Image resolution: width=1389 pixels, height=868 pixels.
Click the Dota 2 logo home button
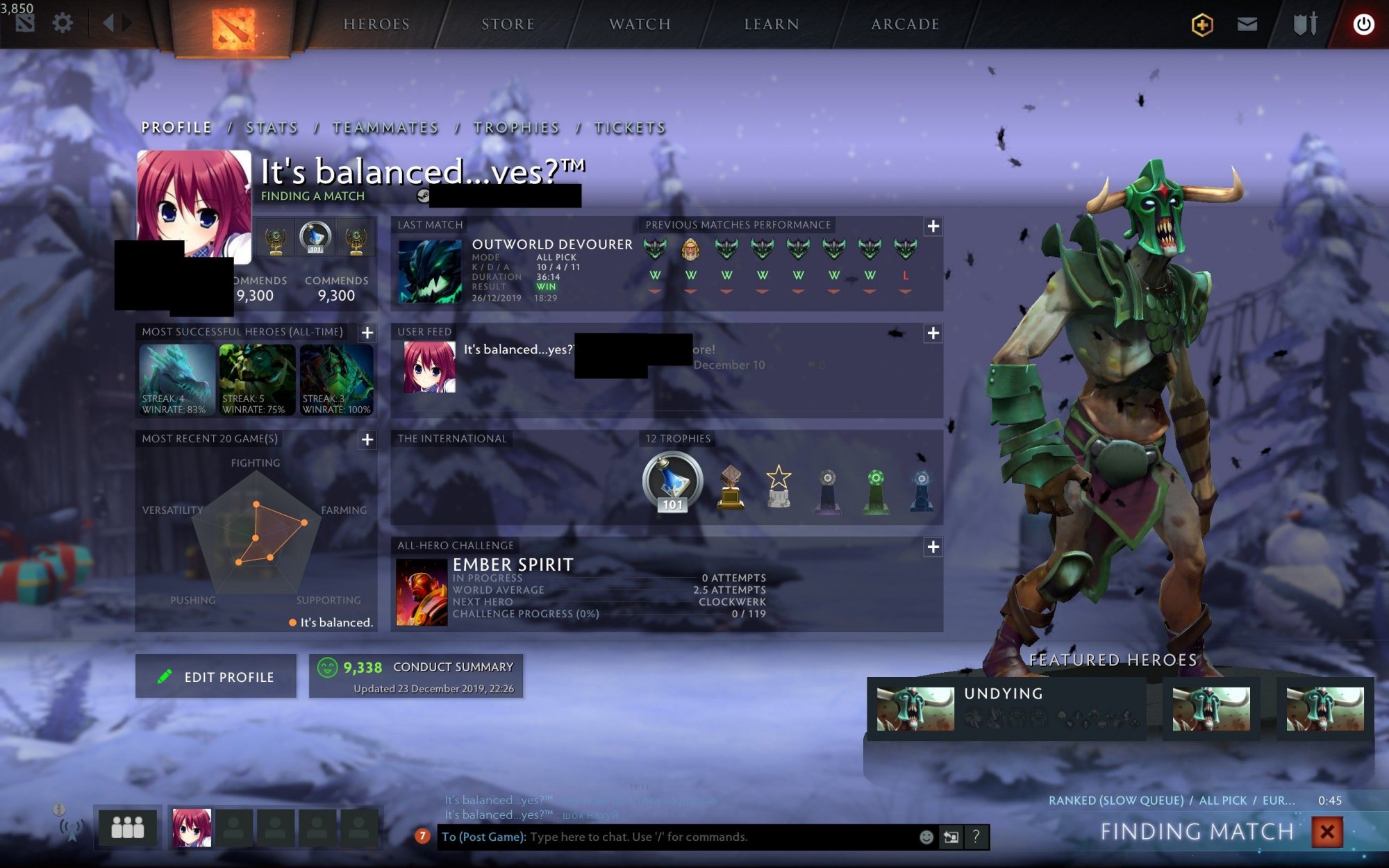tap(233, 29)
